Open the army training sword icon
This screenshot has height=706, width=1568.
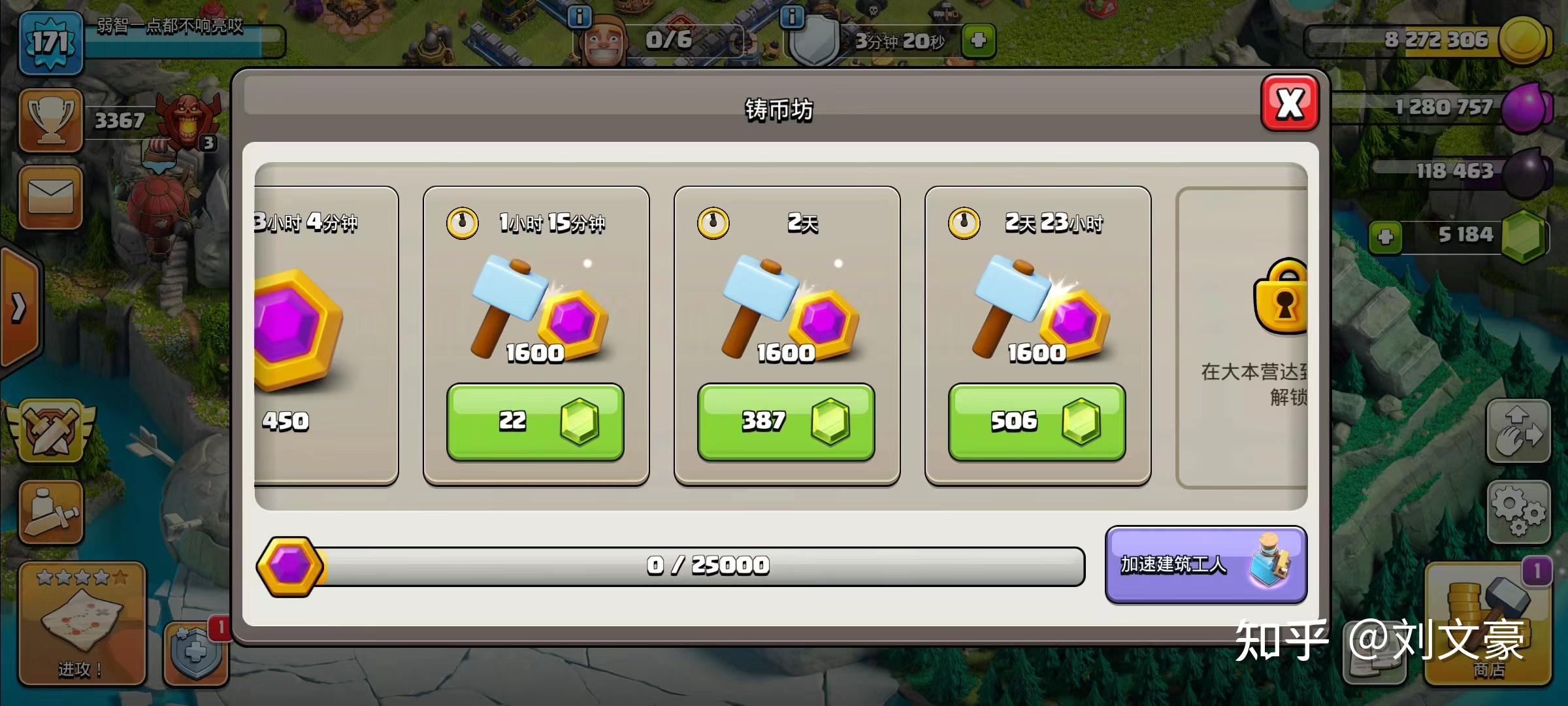[50, 513]
